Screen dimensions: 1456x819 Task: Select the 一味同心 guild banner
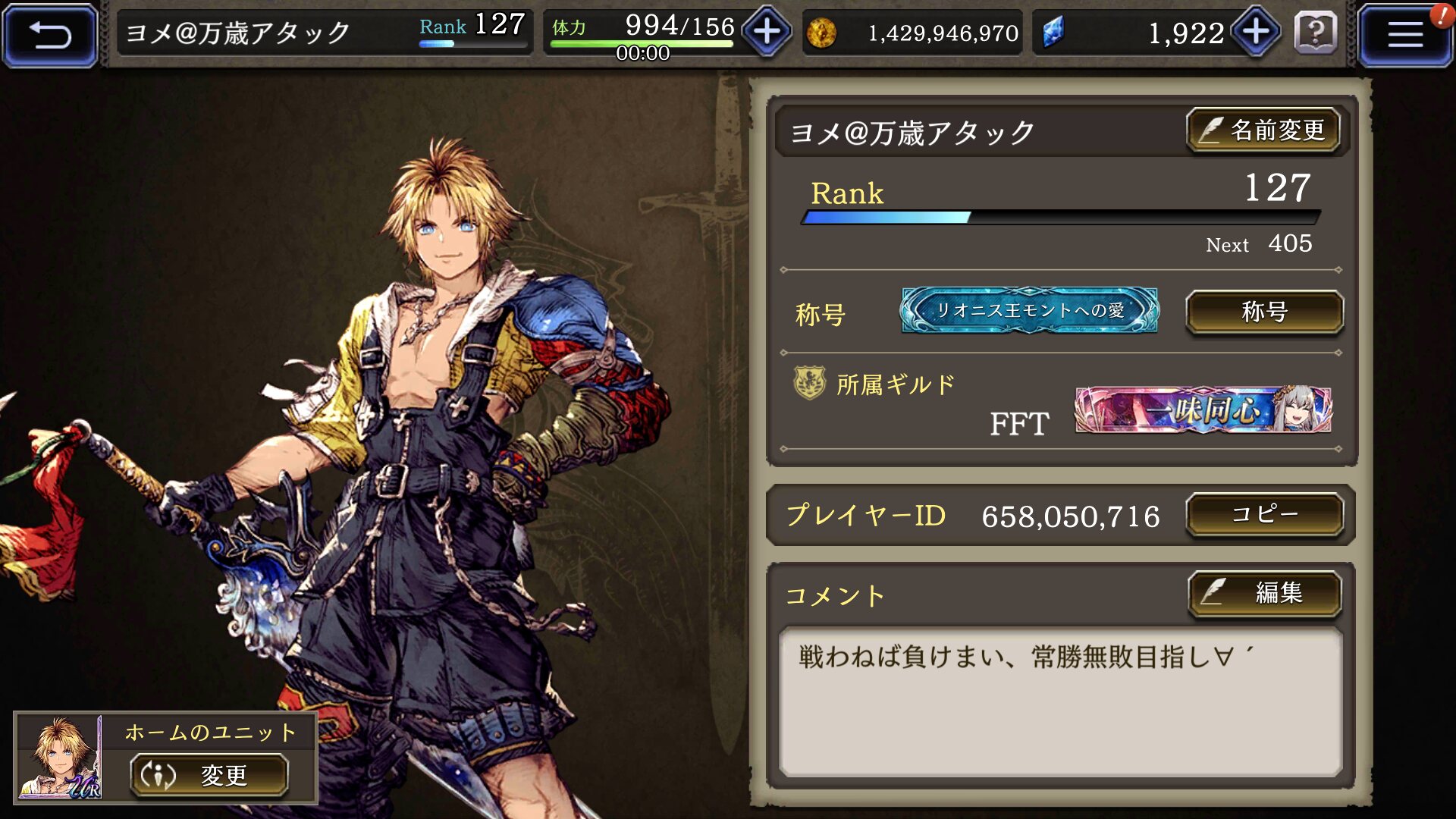click(x=1203, y=410)
